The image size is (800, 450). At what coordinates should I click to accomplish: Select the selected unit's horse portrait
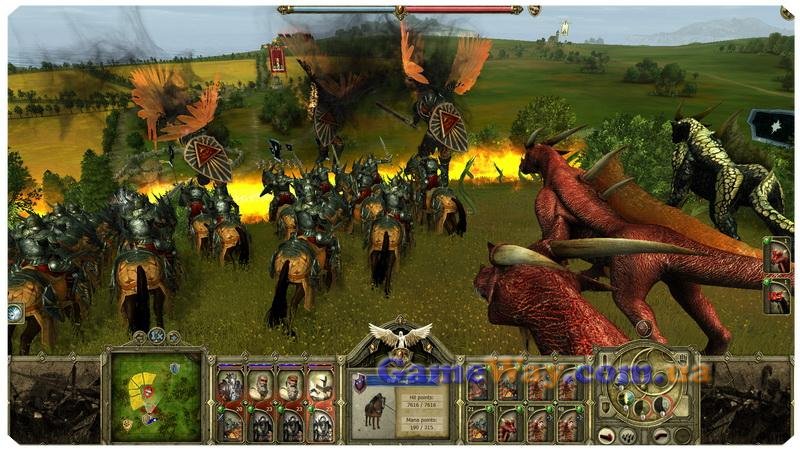[375, 410]
